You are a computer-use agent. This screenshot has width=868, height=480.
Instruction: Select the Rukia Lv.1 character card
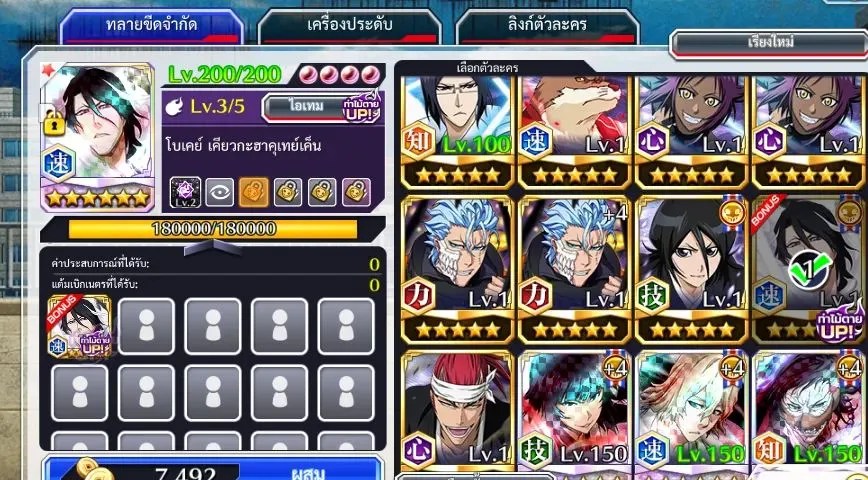pyautogui.click(x=691, y=266)
